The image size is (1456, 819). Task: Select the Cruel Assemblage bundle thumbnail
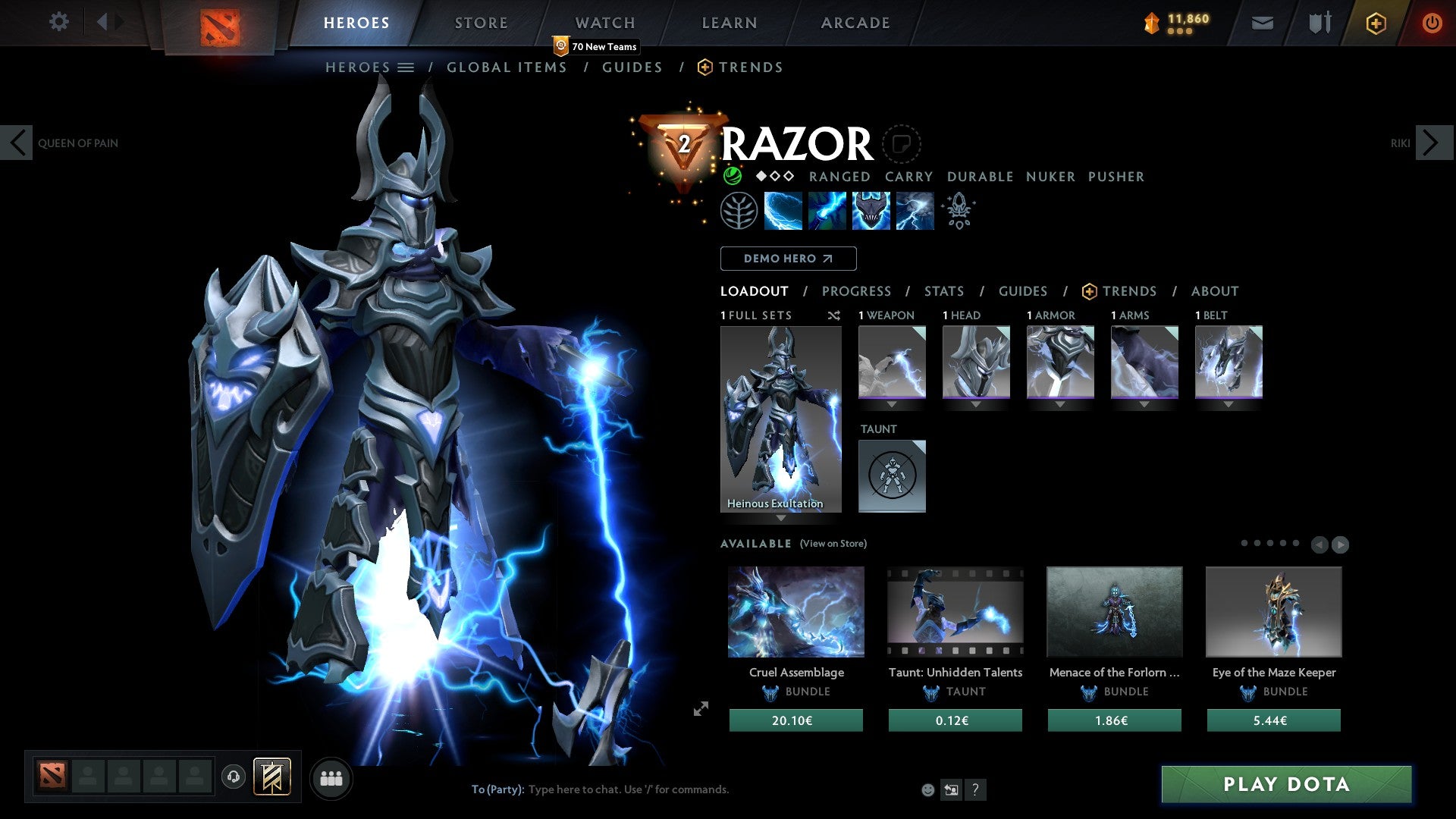click(x=795, y=611)
